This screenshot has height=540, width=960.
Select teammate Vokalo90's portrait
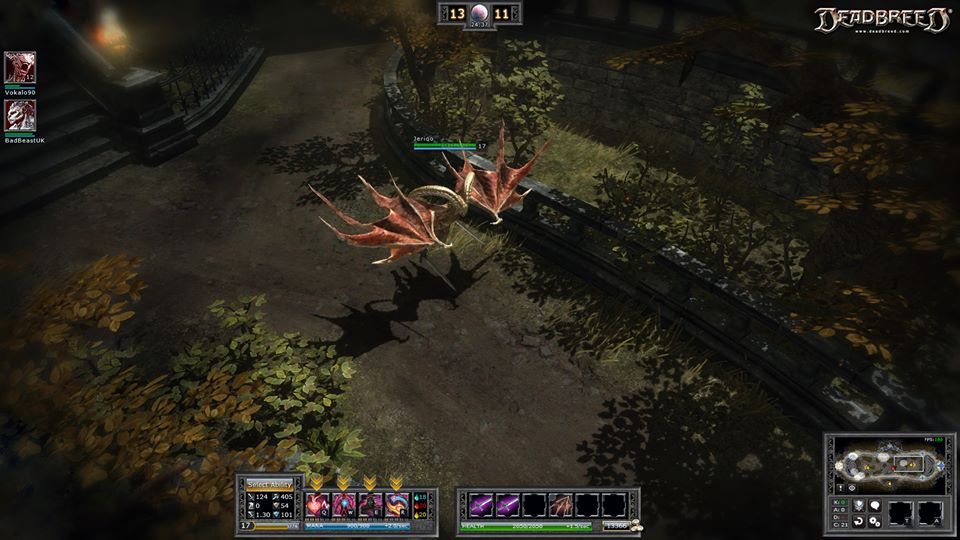[x=20, y=68]
